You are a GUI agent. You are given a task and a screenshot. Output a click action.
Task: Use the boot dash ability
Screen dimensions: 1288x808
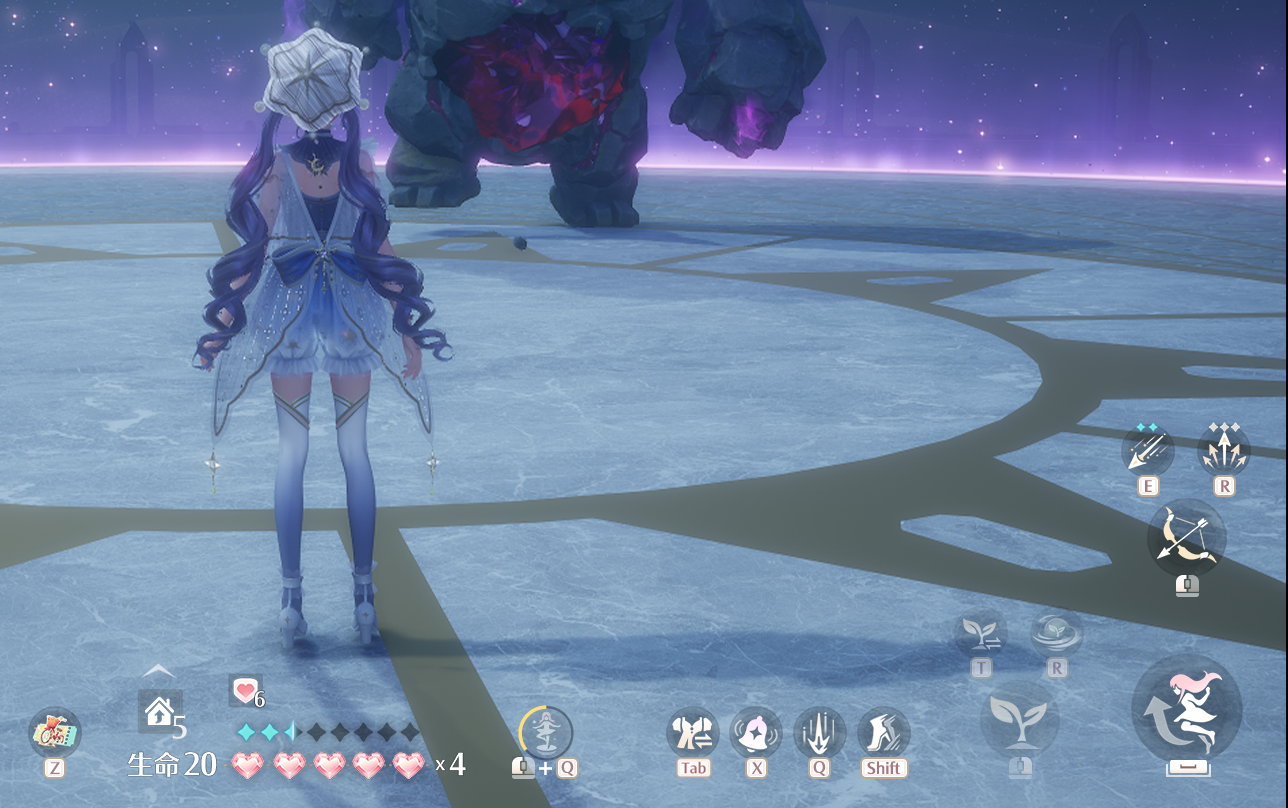pos(884,733)
